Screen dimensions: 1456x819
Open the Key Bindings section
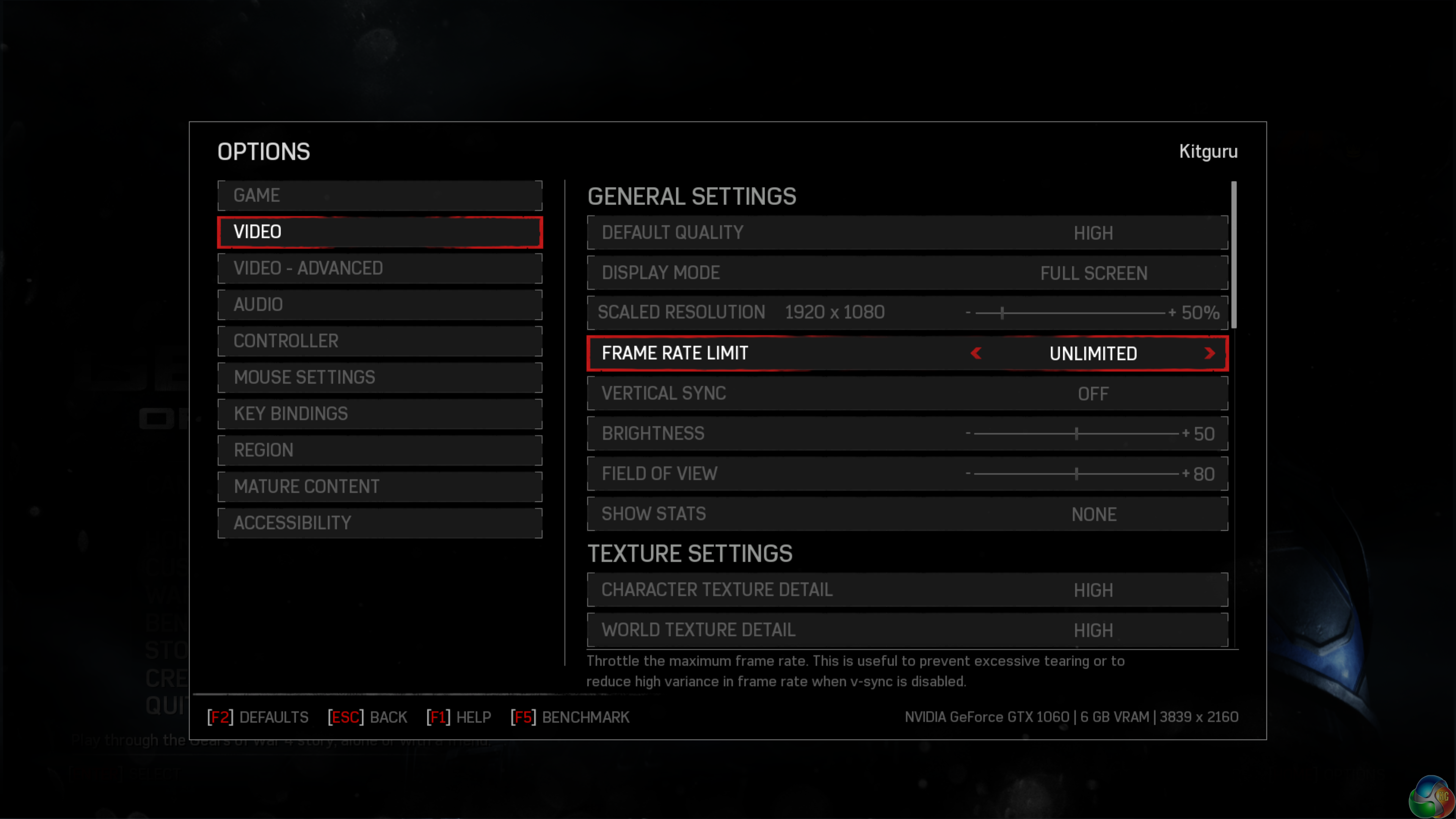[x=379, y=414]
